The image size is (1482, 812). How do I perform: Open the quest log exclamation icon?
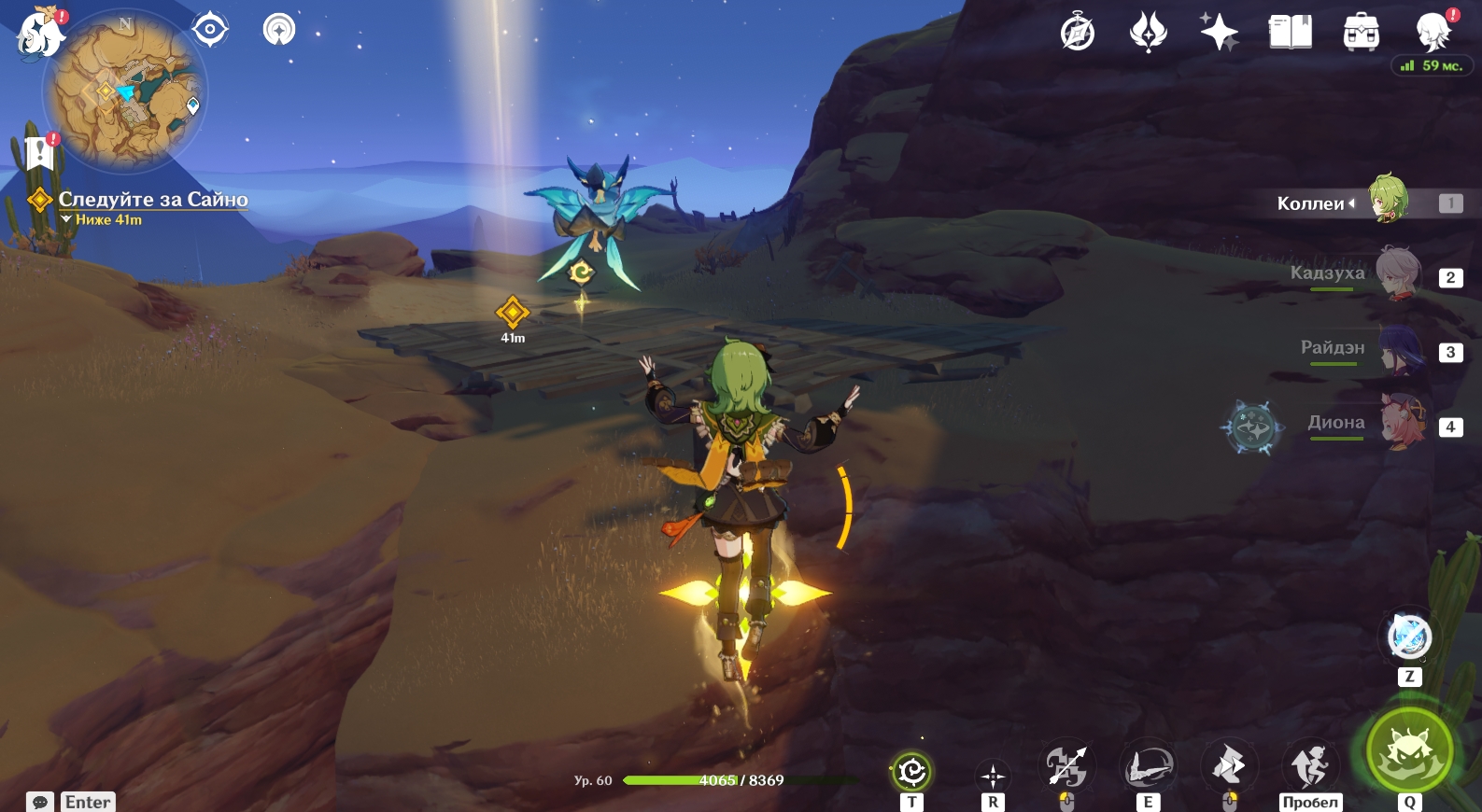coord(39,151)
